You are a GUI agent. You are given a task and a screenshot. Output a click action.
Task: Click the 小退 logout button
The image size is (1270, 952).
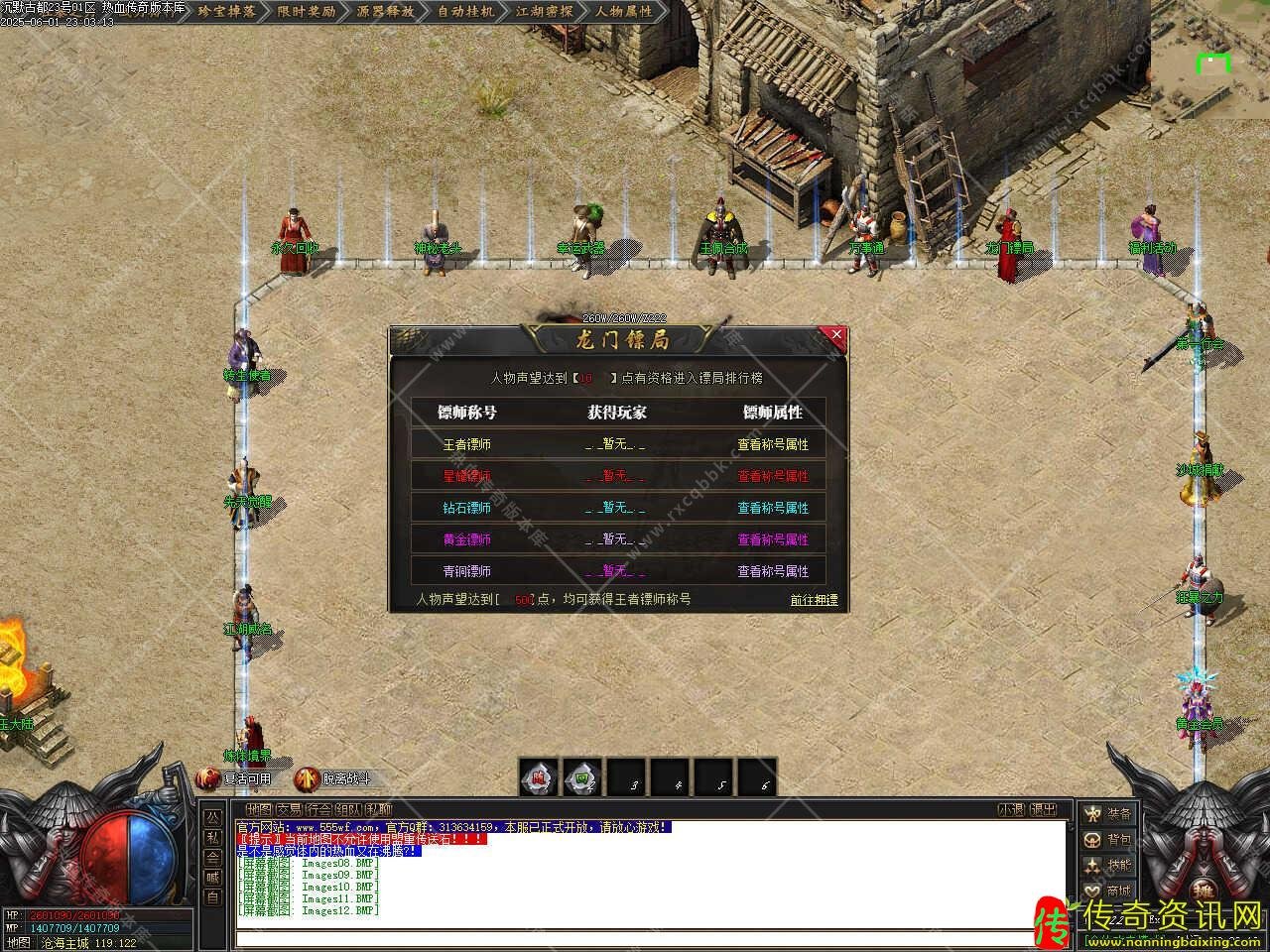pyautogui.click(x=1011, y=810)
